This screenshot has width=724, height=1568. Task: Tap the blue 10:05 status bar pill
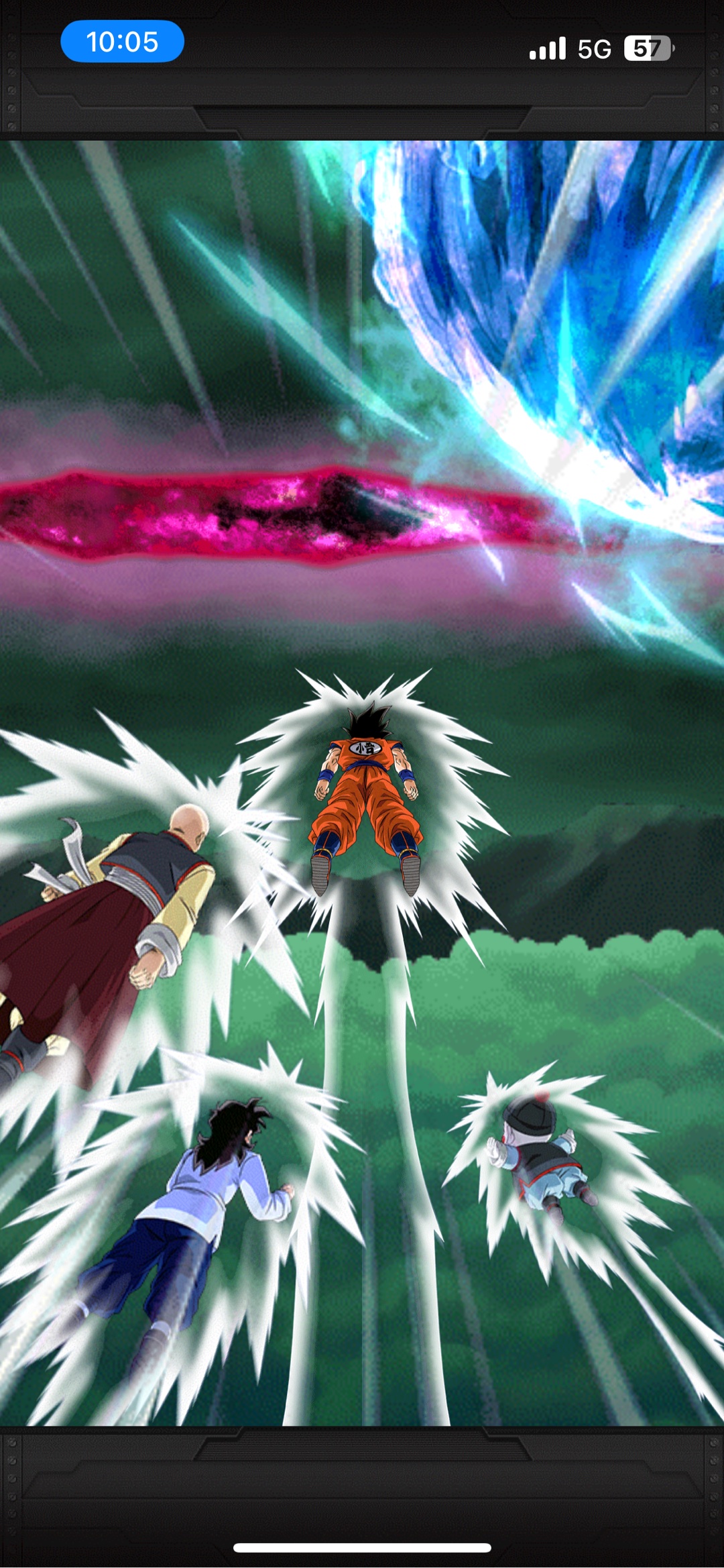click(x=122, y=42)
